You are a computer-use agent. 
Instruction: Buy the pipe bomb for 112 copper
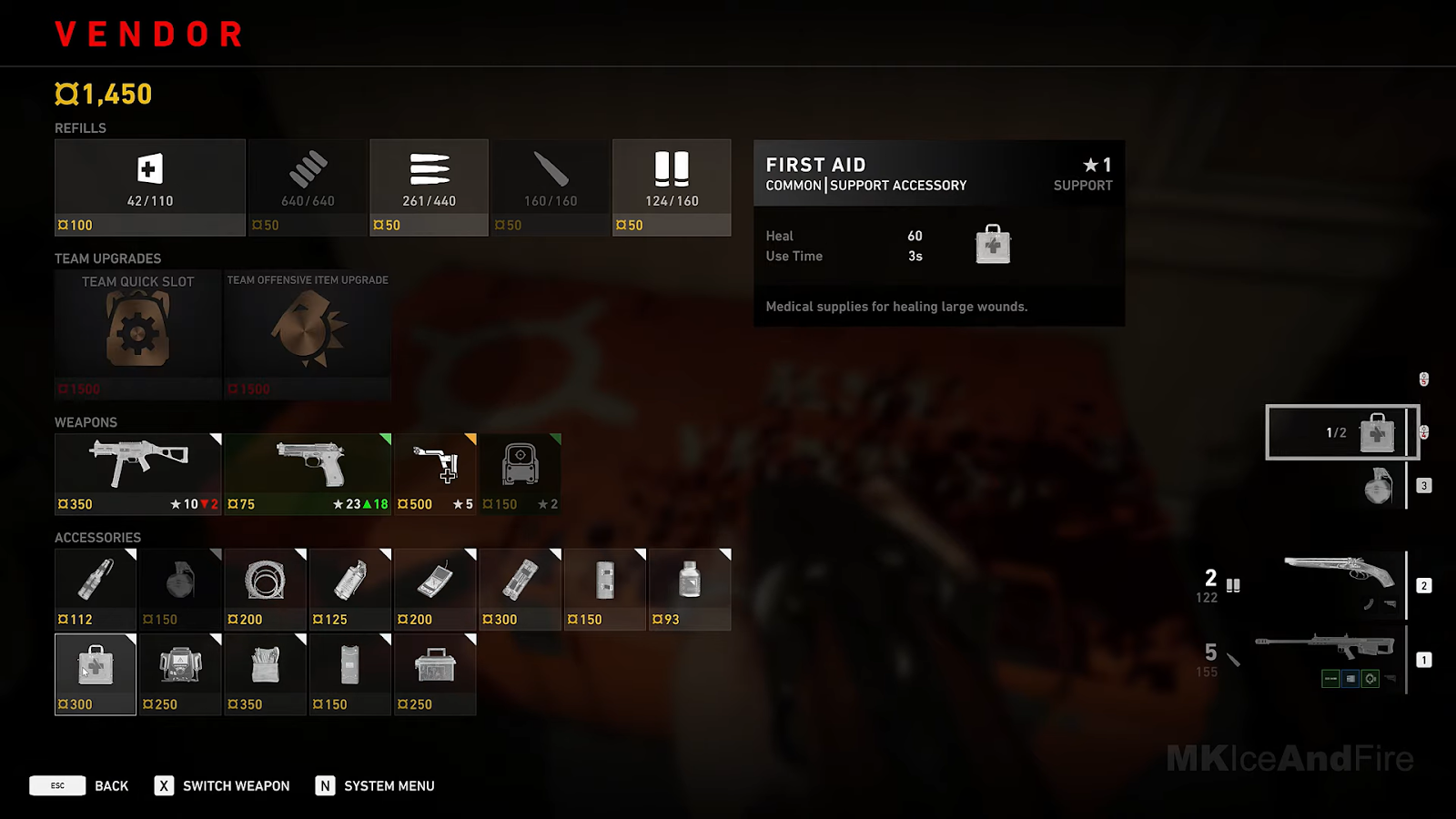point(95,589)
